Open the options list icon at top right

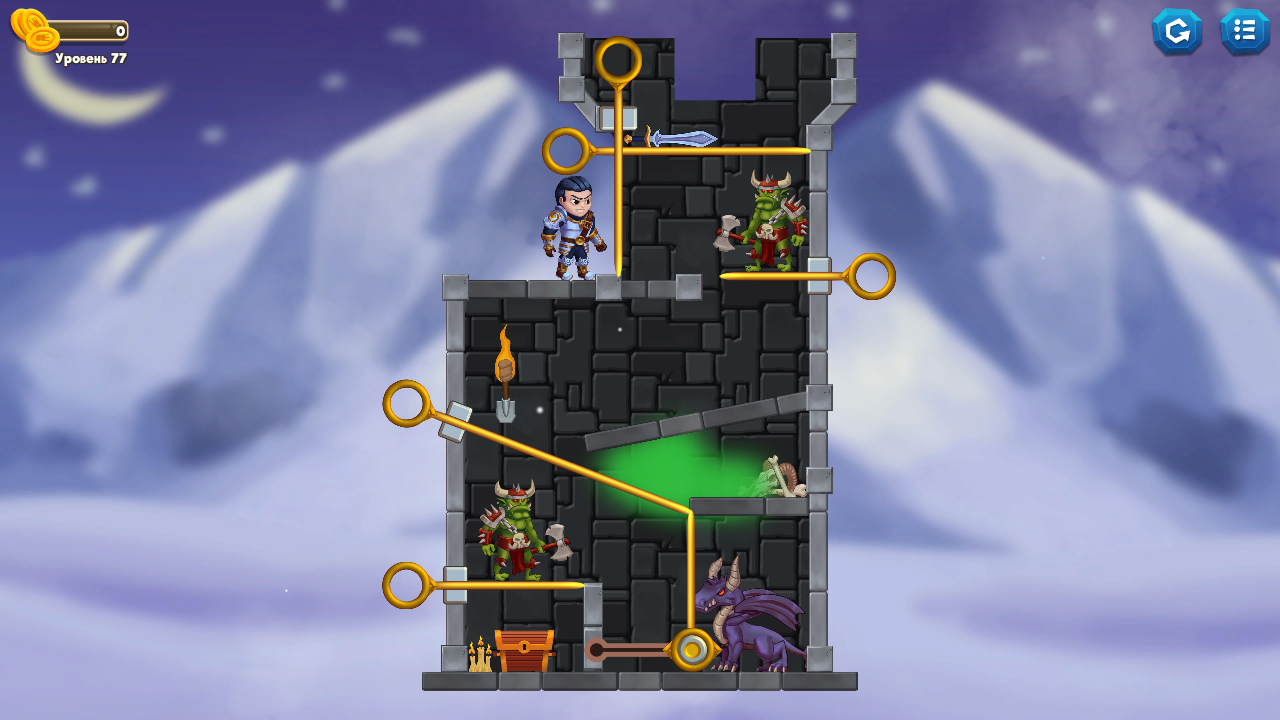pyautogui.click(x=1245, y=31)
